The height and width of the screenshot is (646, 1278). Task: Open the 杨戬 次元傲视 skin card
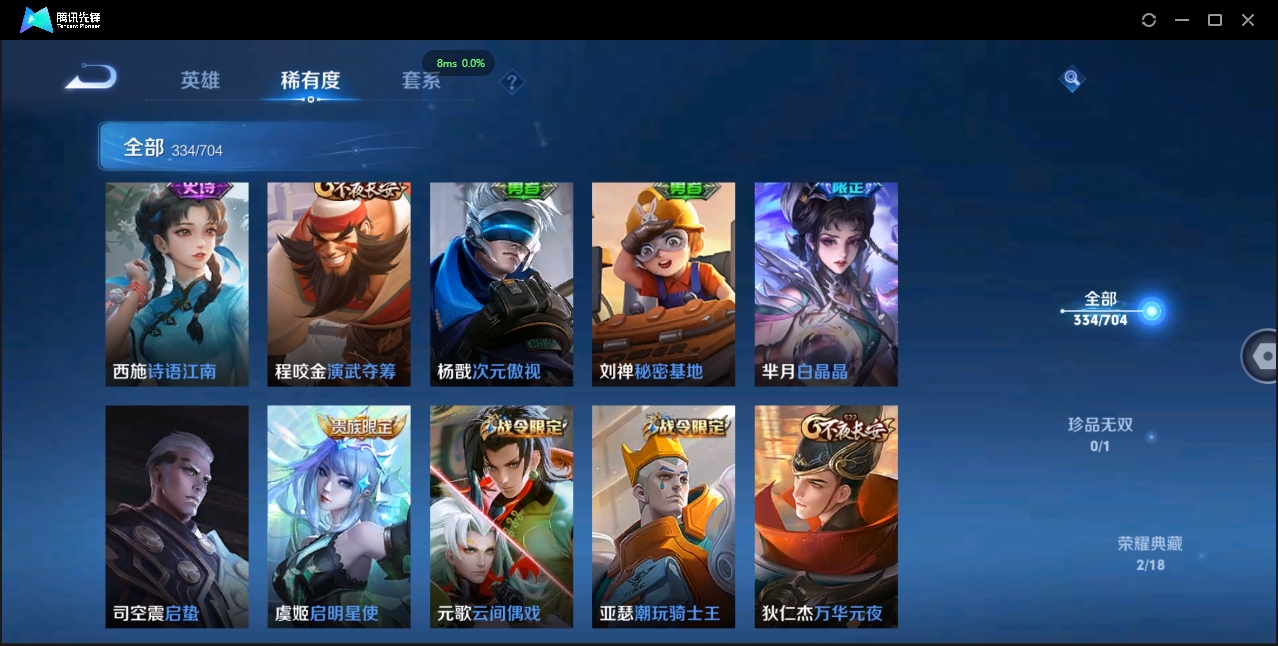coord(501,284)
